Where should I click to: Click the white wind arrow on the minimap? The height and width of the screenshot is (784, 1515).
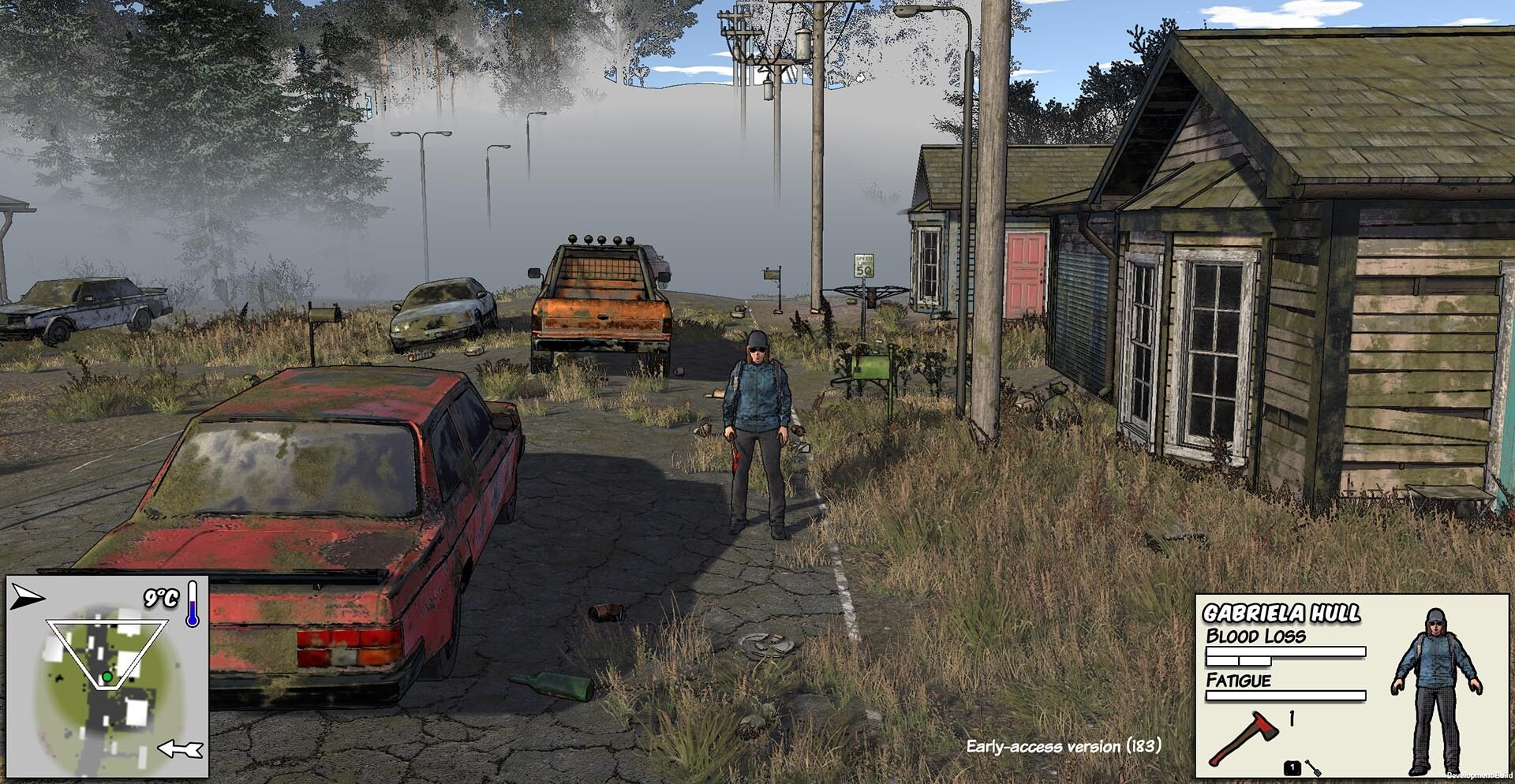pos(181,749)
